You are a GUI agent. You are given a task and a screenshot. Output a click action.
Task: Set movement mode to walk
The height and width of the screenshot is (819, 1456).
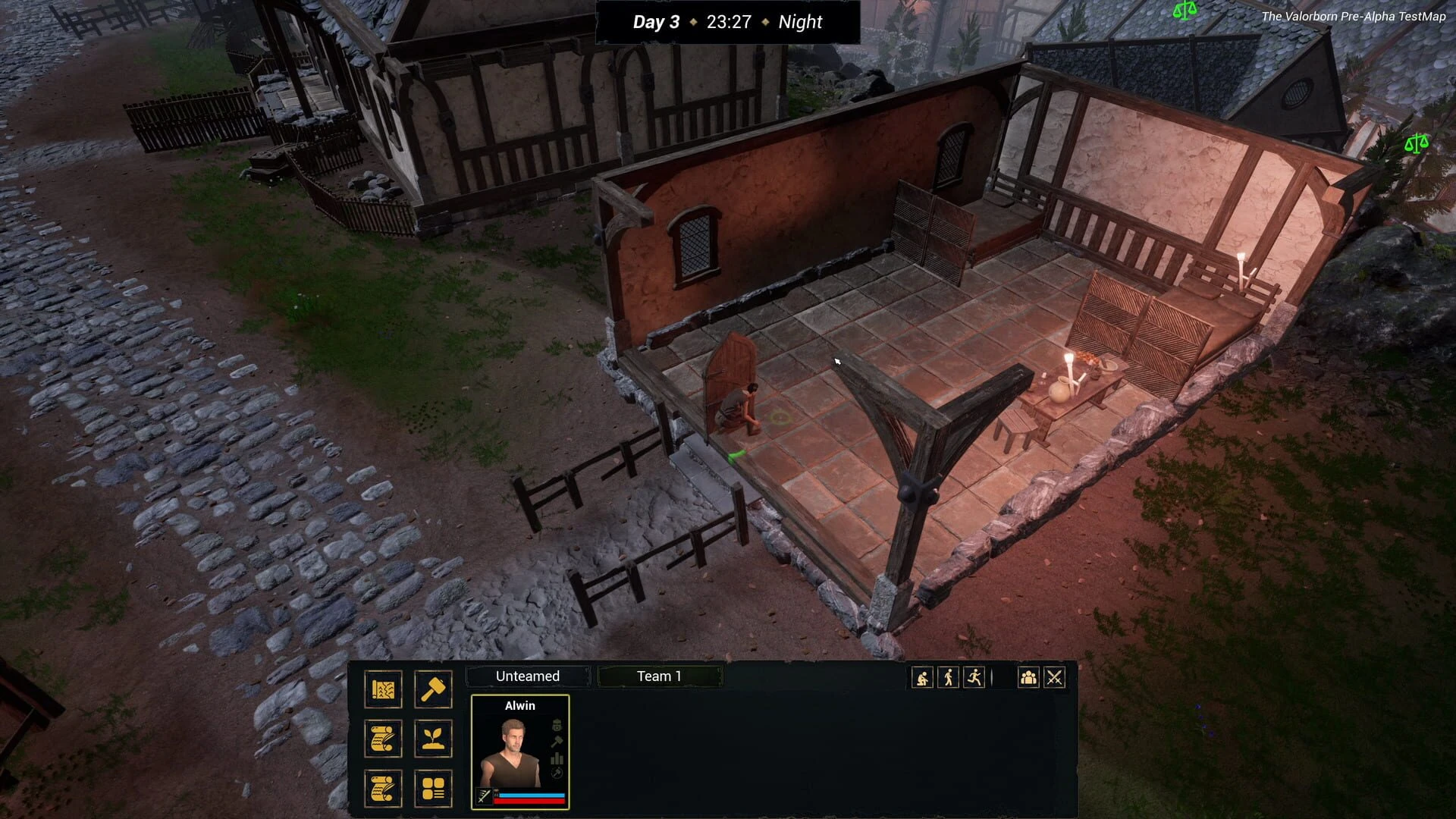948,678
